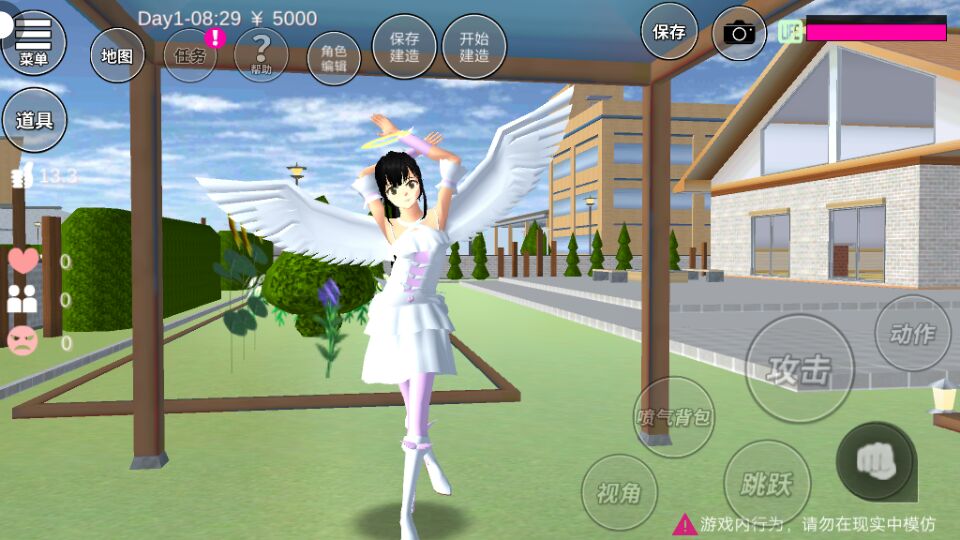
Task: Show the 任务 mission list
Action: click(190, 55)
